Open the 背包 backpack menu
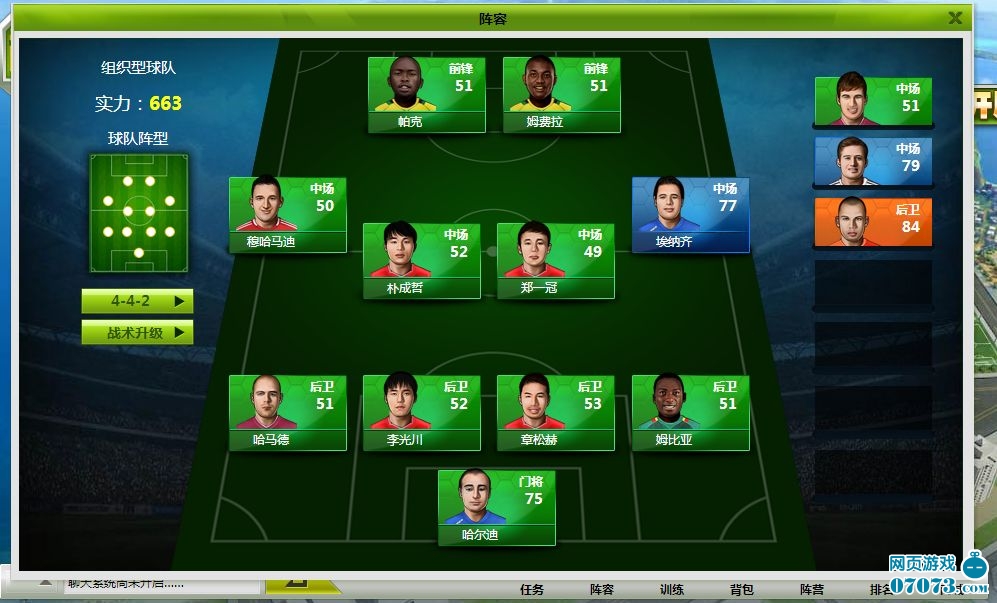 pyautogui.click(x=742, y=590)
